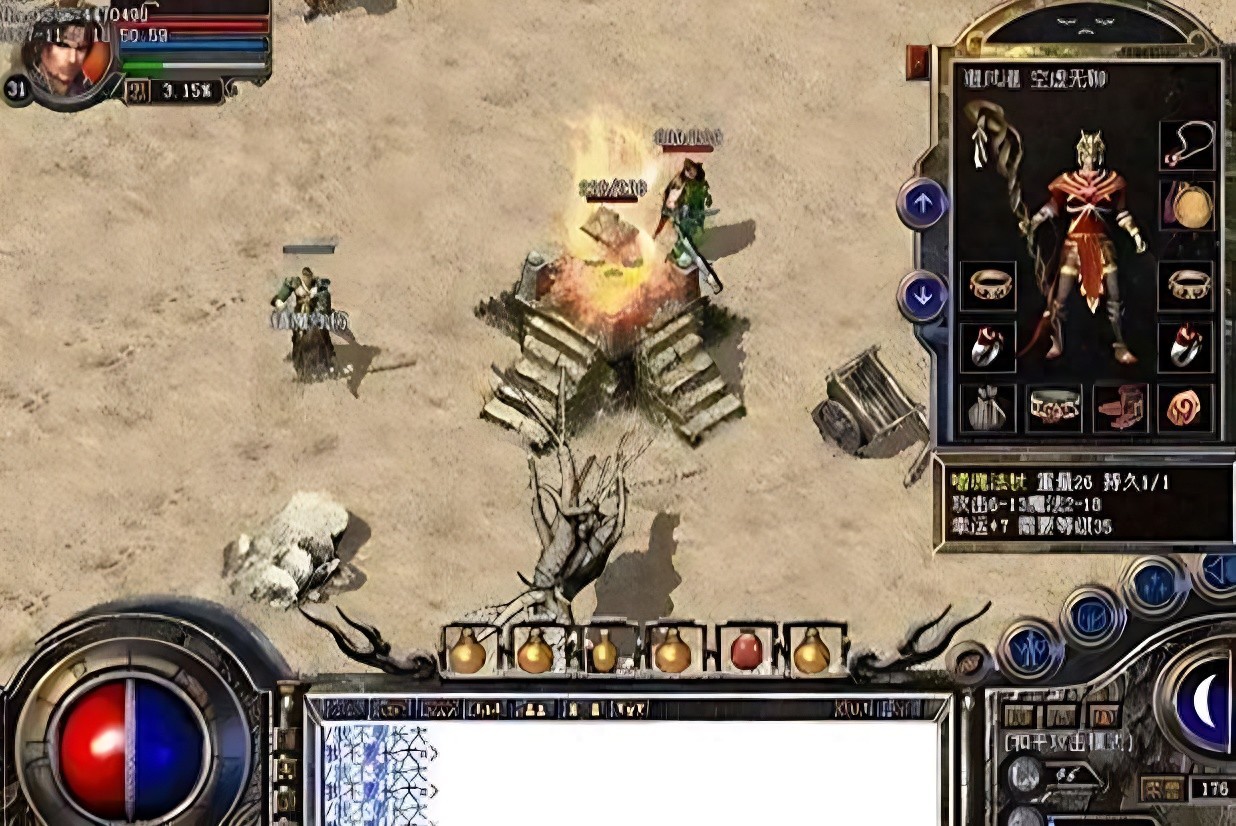Select the belt equipment slot
The image size is (1236, 826).
pyautogui.click(x=1053, y=408)
